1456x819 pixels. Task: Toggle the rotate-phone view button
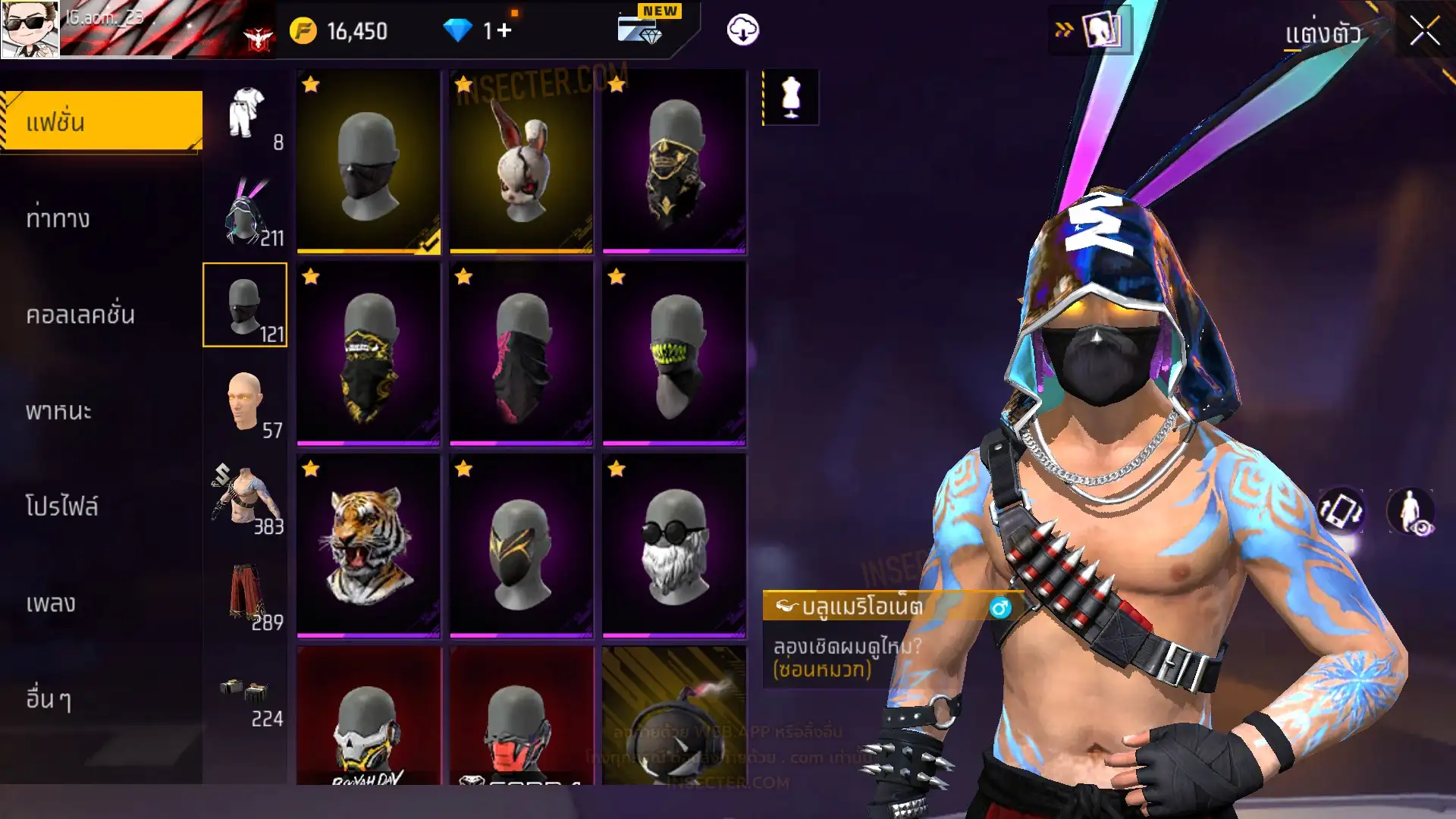(x=1341, y=511)
